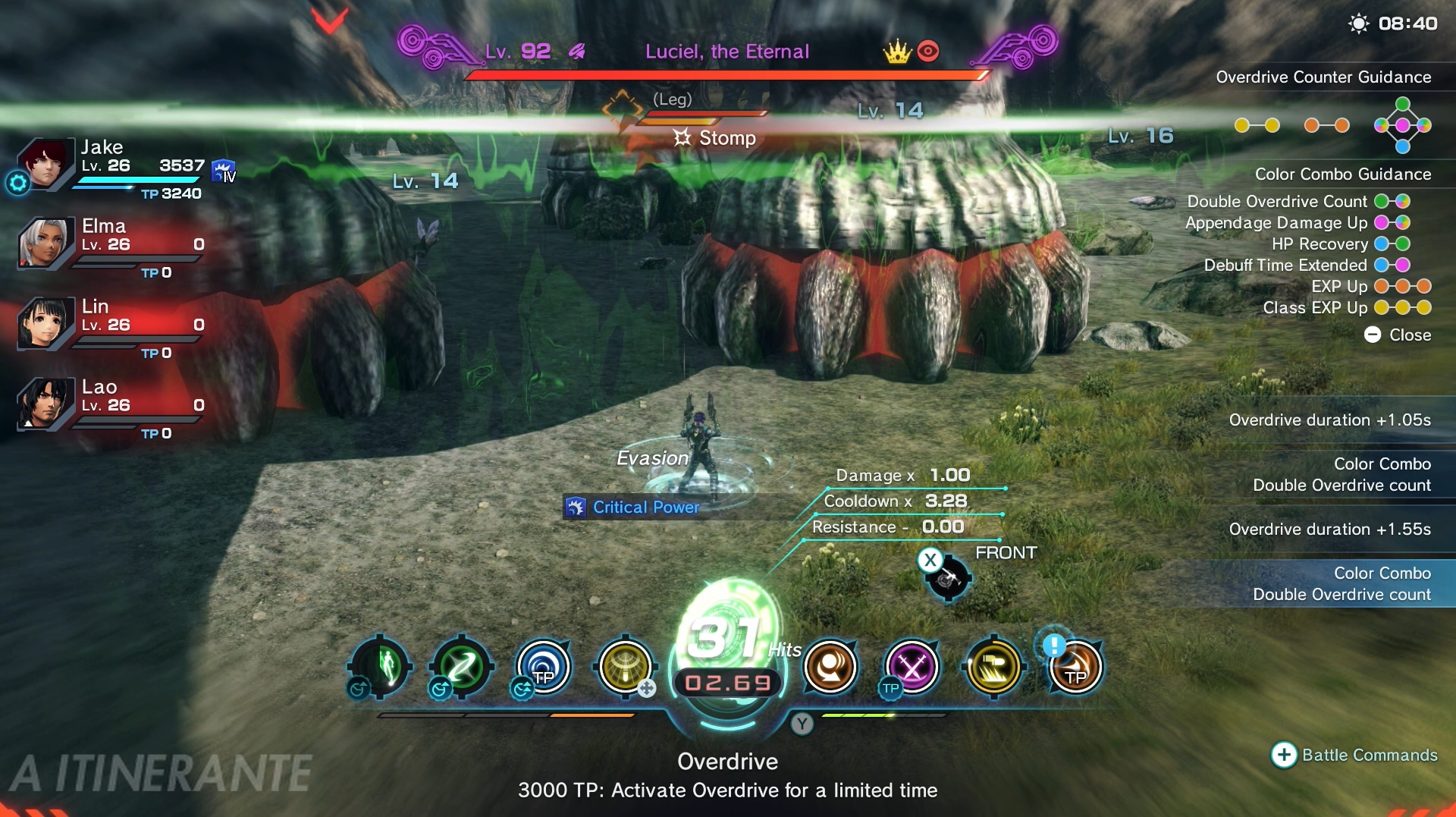This screenshot has width=1456, height=817.
Task: Open Battle Commands
Action: pos(1354,755)
